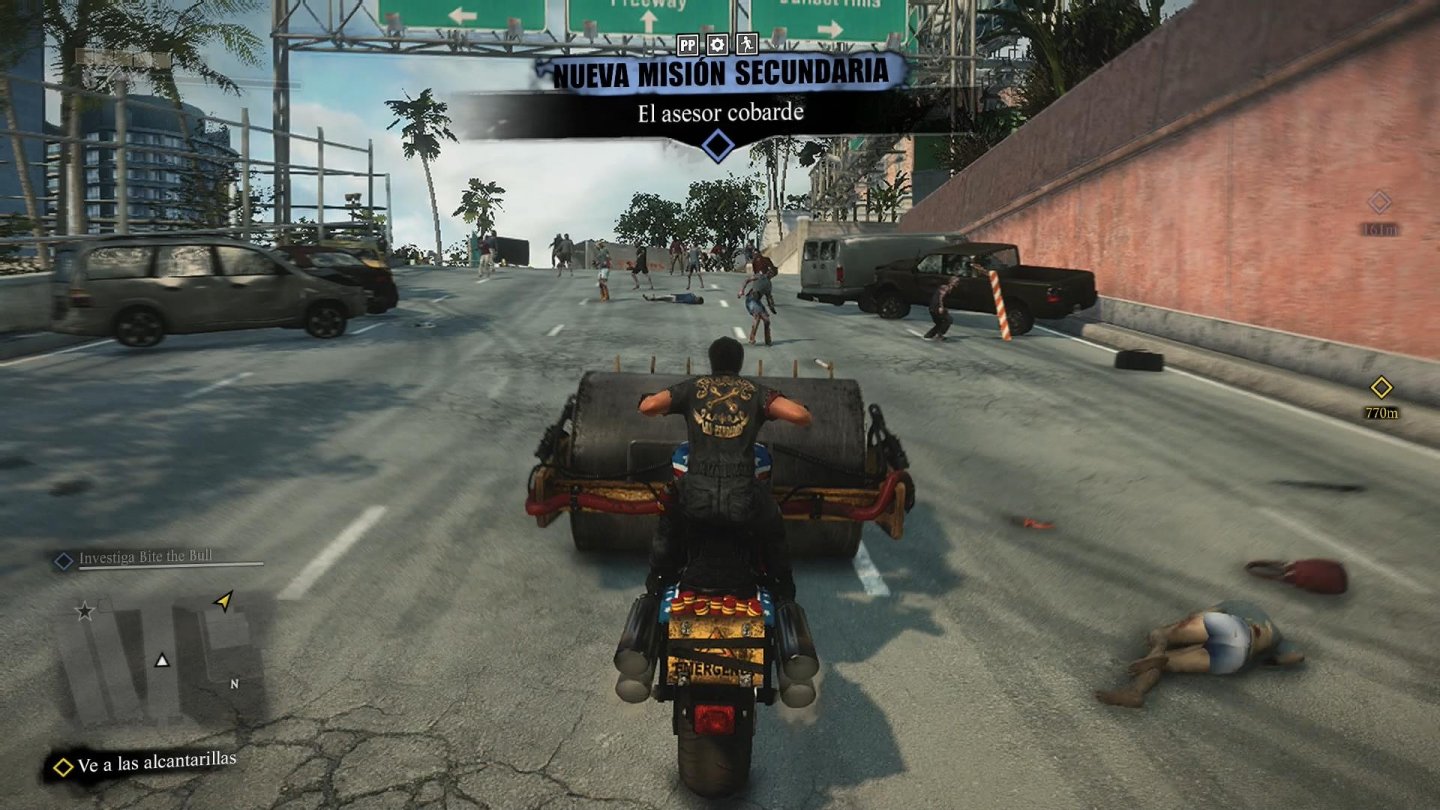Viewport: 1440px width, 810px height.
Task: Open the "Nueva misión secundaria" banner
Action: point(720,73)
